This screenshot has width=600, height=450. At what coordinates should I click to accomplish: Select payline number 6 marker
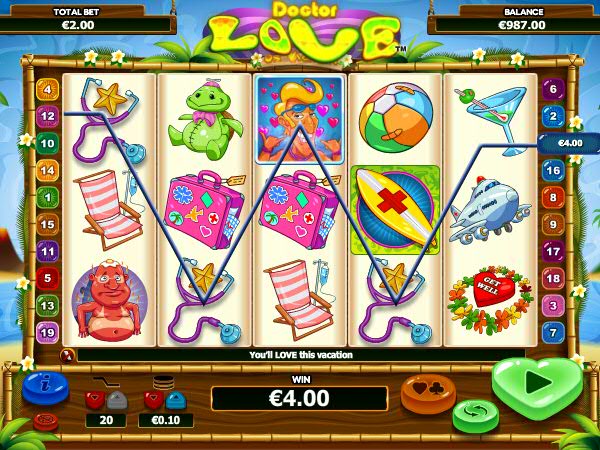pyautogui.click(x=553, y=90)
